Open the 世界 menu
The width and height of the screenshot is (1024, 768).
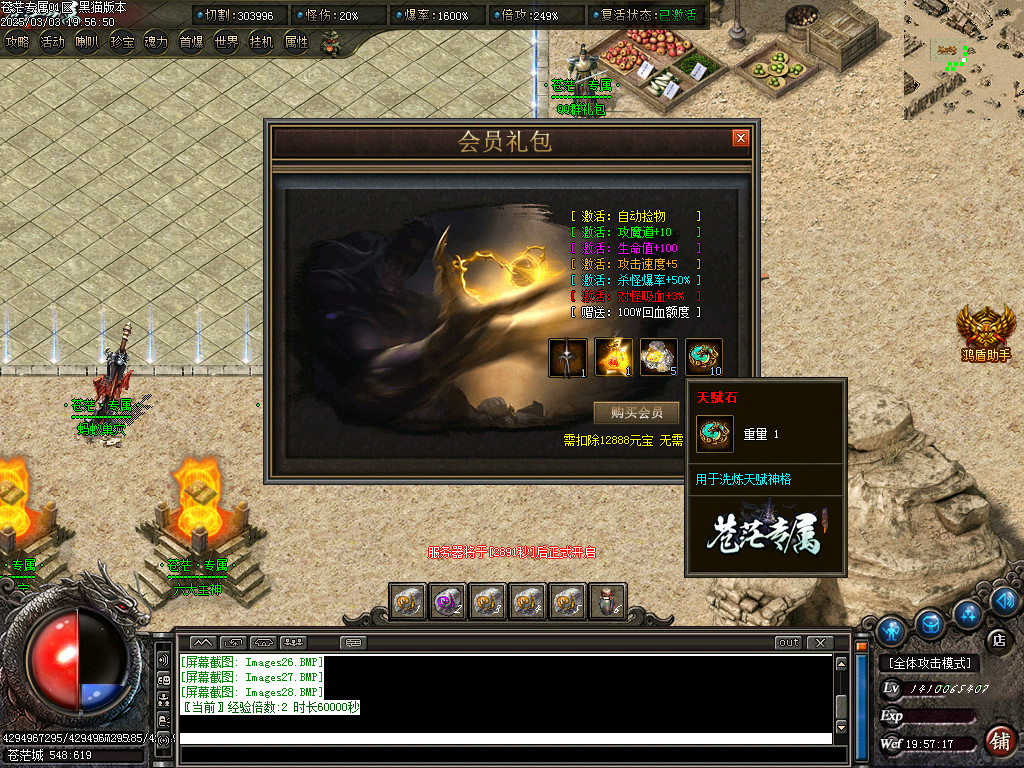[x=227, y=42]
